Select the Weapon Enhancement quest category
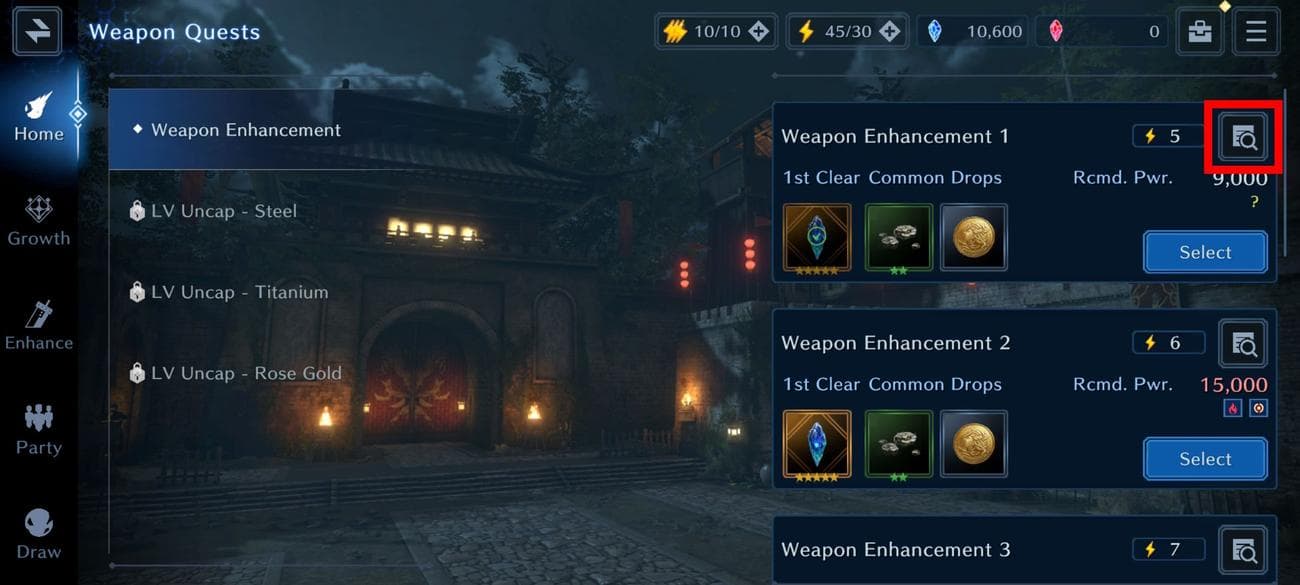 [x=246, y=130]
